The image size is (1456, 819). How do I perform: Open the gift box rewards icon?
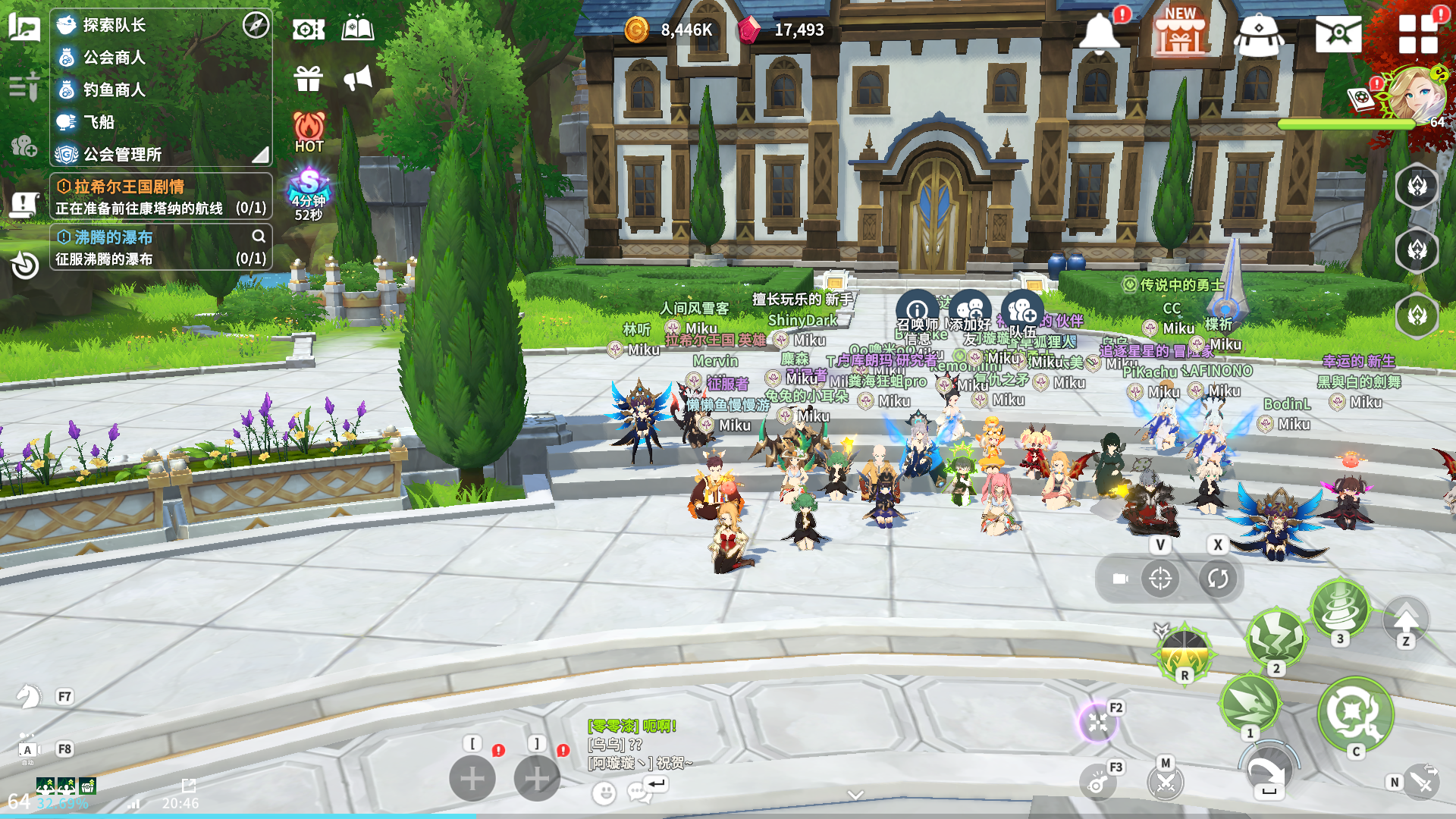308,78
